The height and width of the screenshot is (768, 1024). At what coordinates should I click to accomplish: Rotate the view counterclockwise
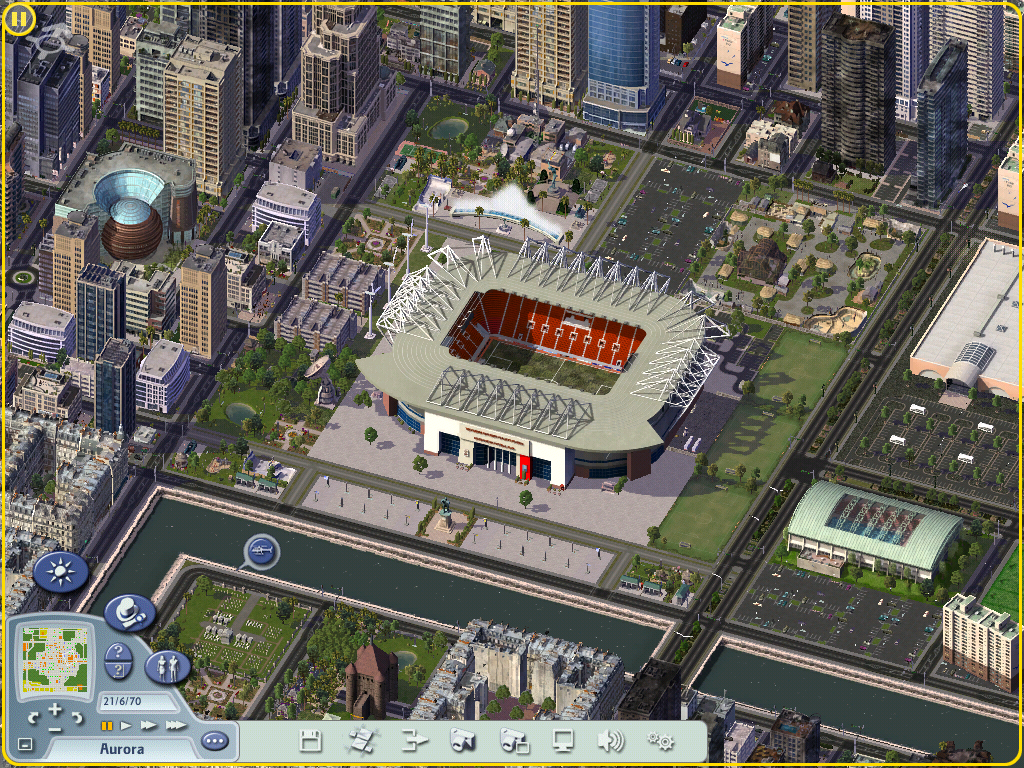click(34, 717)
